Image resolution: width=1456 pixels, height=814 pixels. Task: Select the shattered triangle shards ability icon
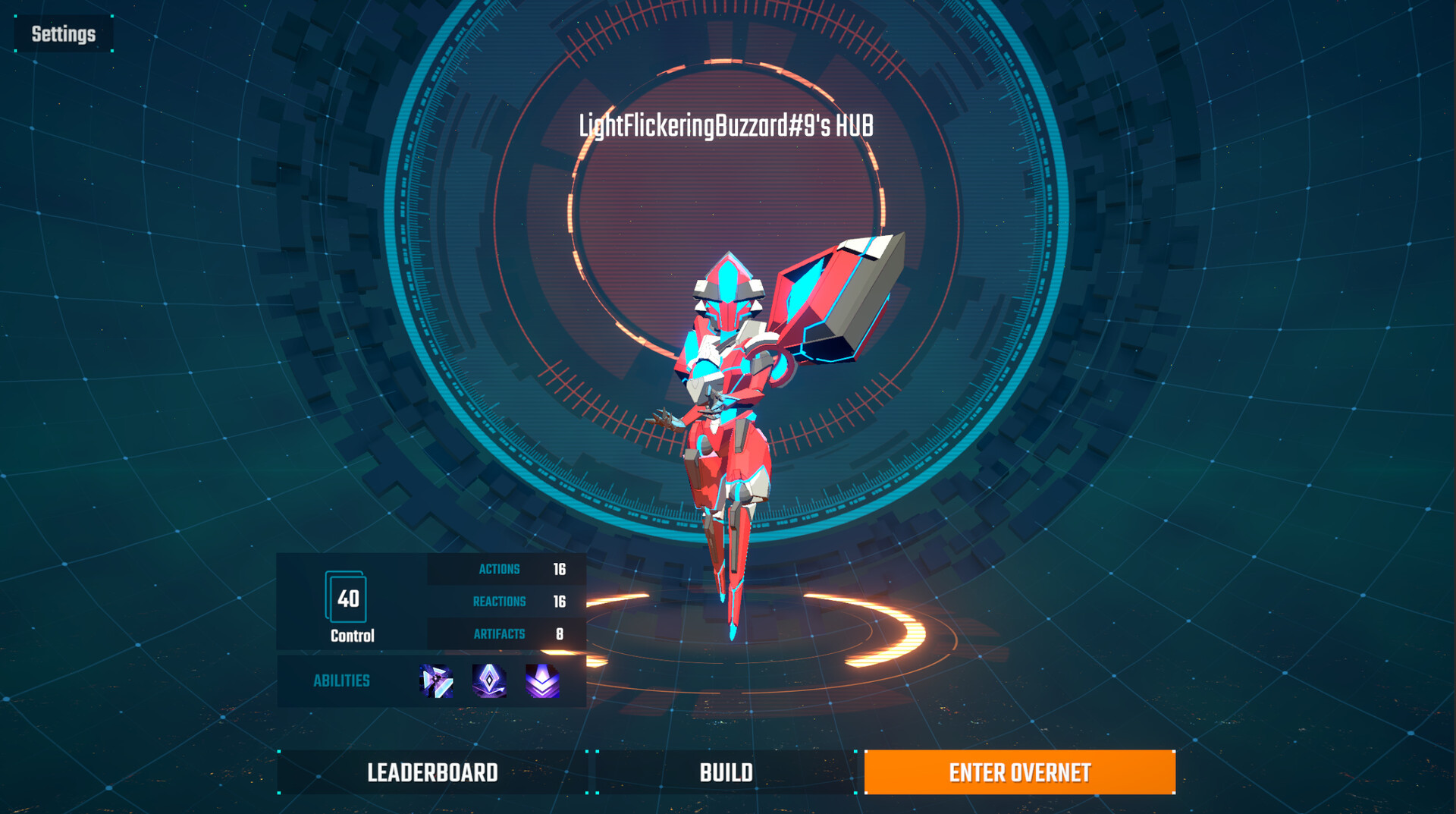(x=436, y=680)
